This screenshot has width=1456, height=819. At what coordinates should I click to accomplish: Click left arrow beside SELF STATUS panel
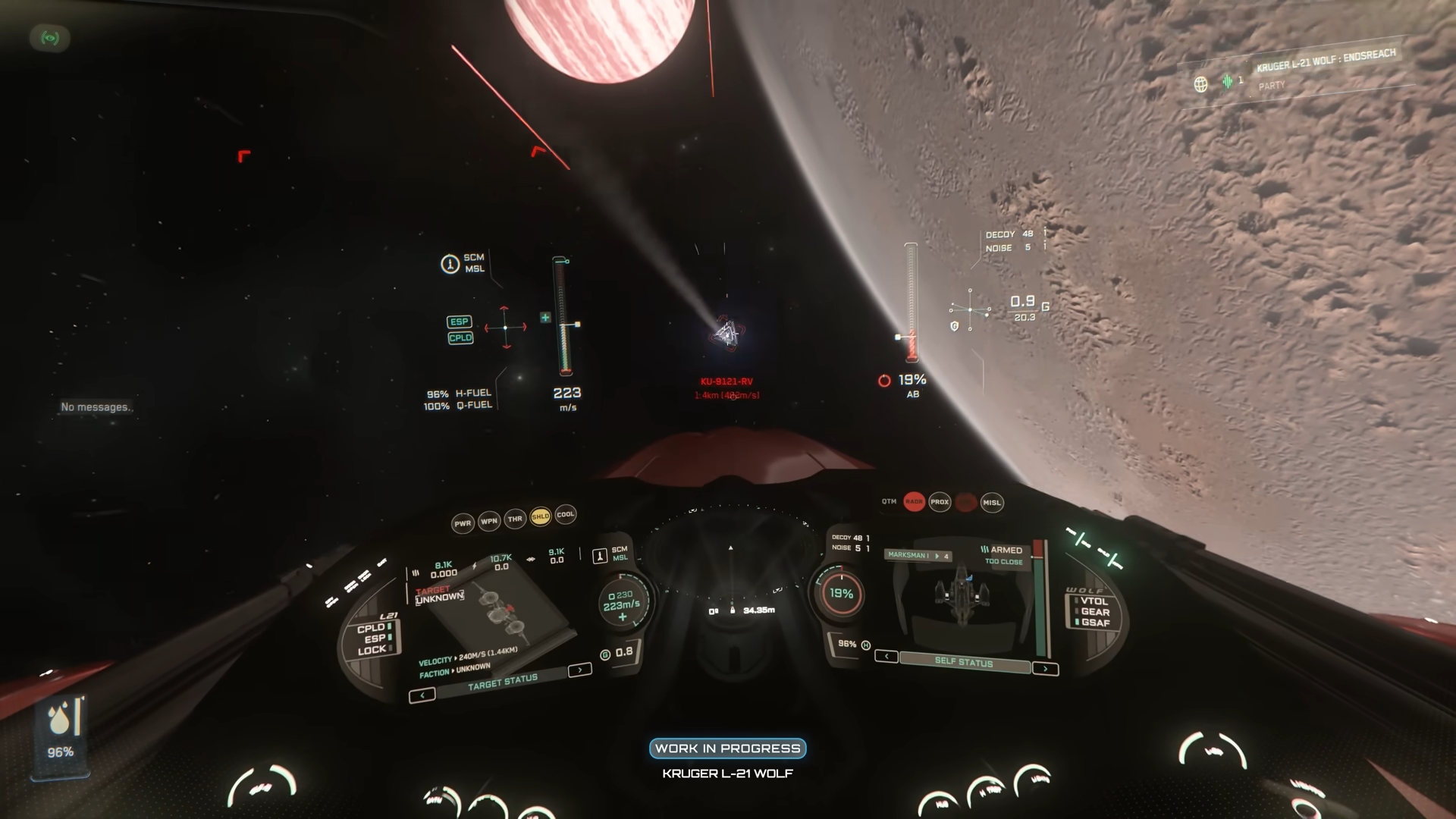point(886,656)
